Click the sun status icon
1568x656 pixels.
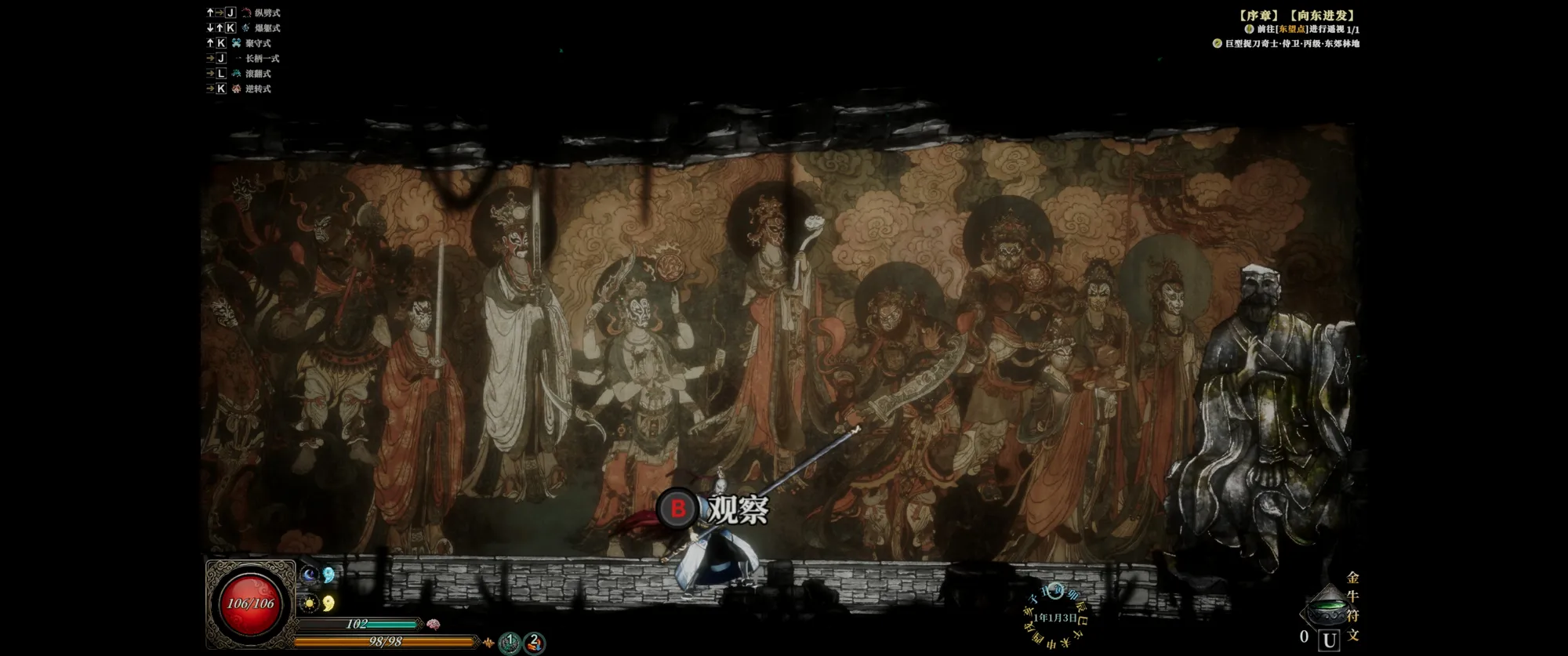point(310,603)
